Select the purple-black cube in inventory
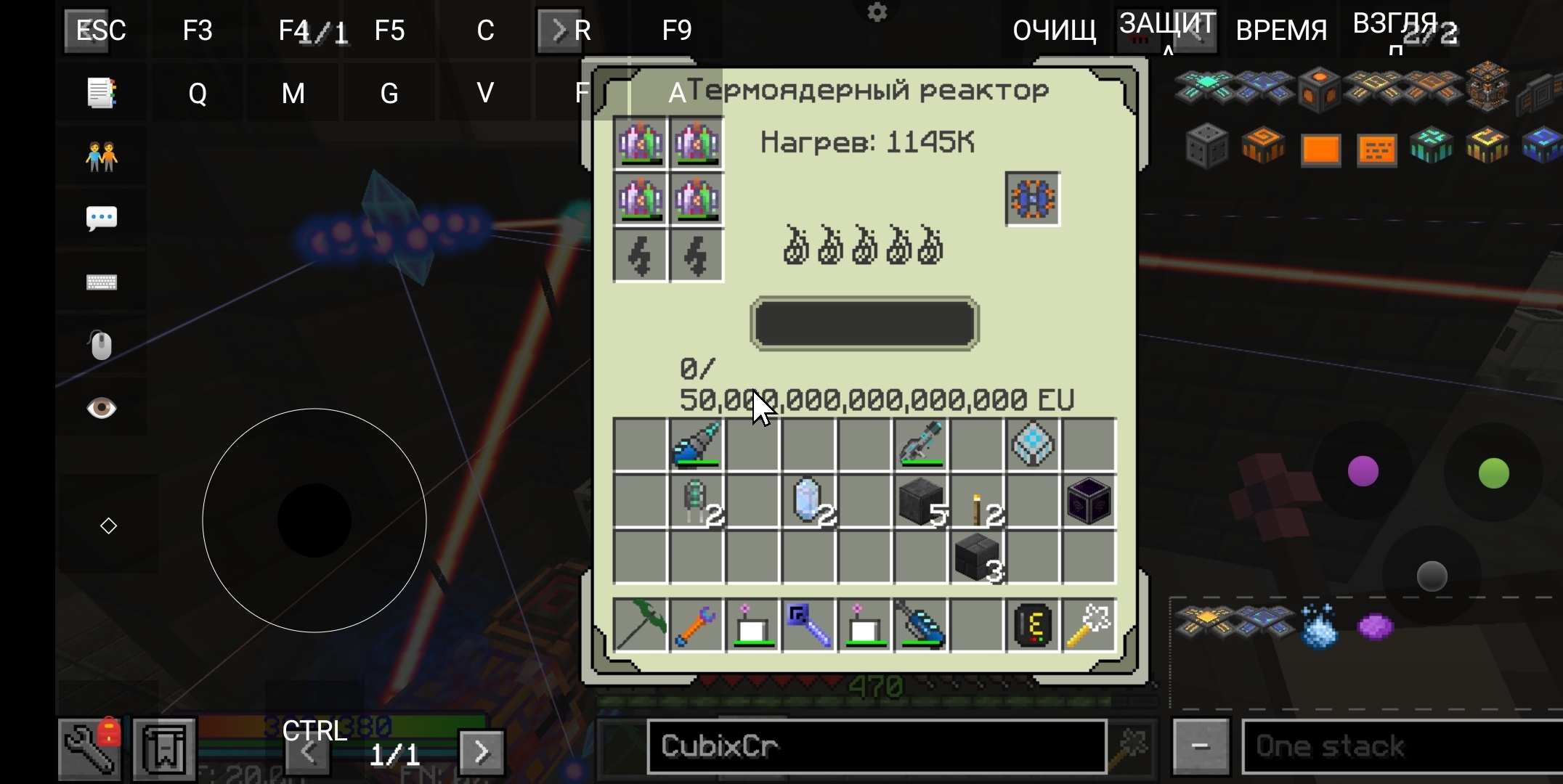Screen dimensions: 1563x784 coord(1089,501)
